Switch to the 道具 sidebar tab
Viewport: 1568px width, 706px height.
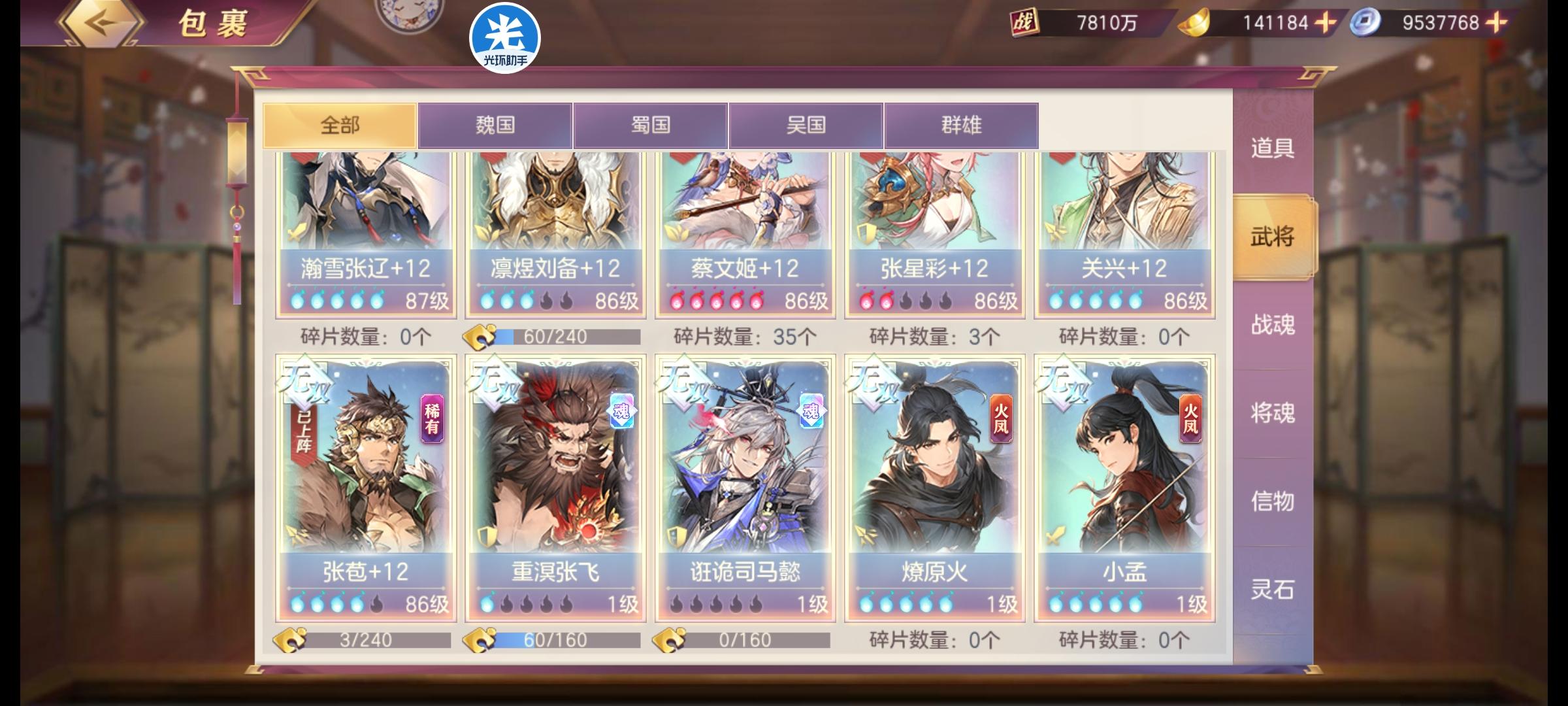(1274, 147)
